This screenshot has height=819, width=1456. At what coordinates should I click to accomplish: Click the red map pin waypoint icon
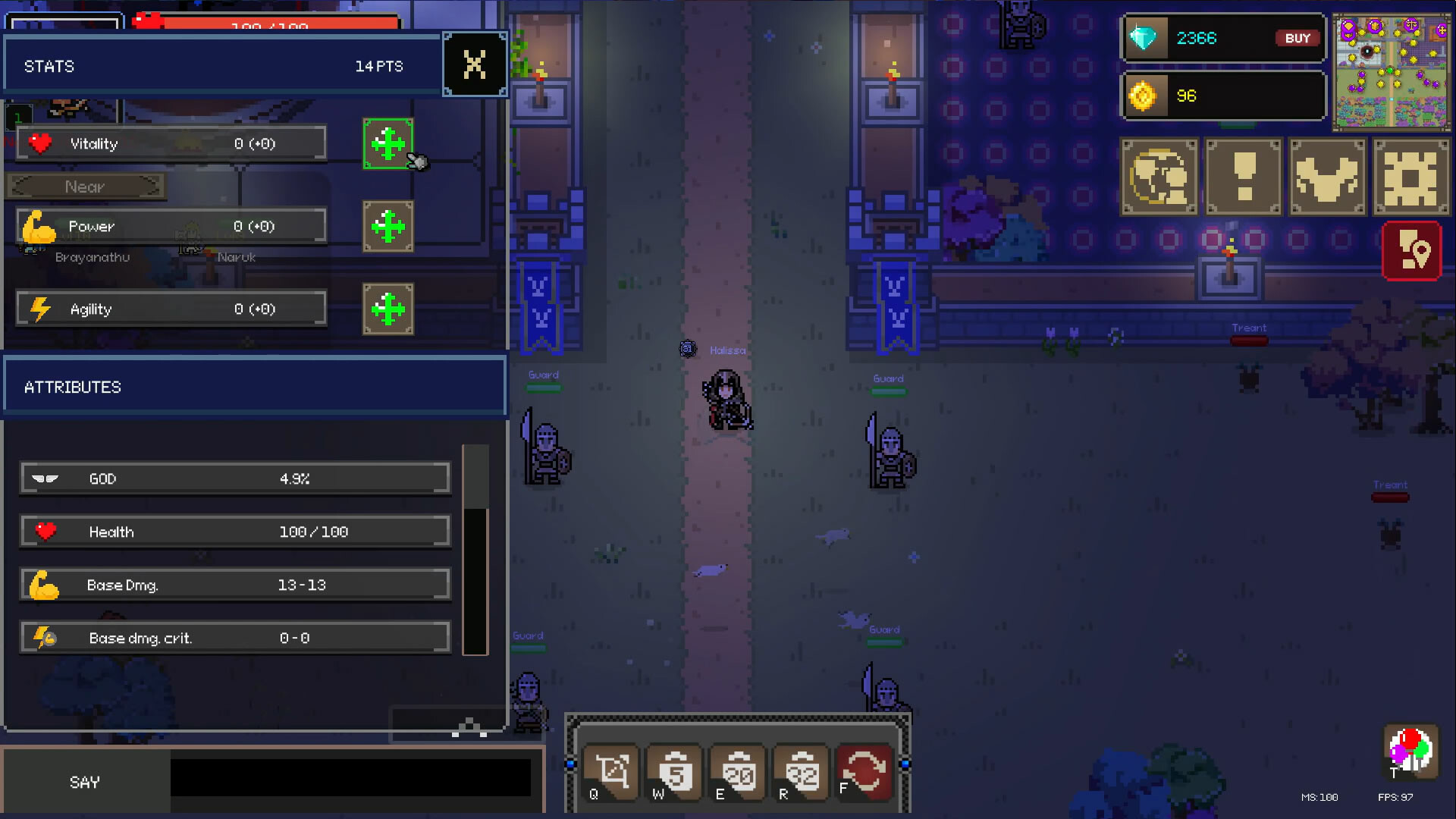pyautogui.click(x=1412, y=250)
